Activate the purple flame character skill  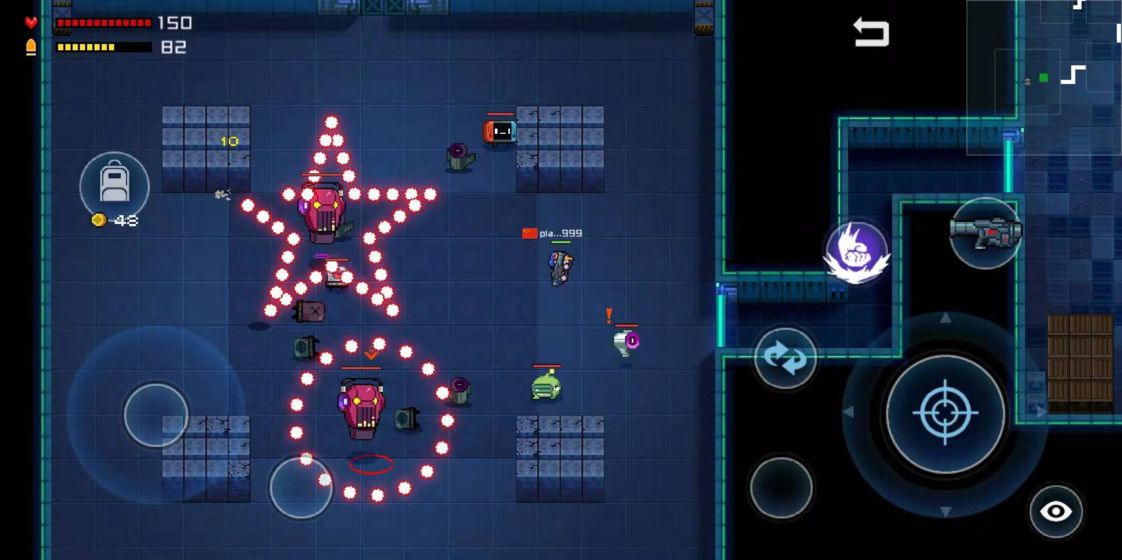(857, 252)
